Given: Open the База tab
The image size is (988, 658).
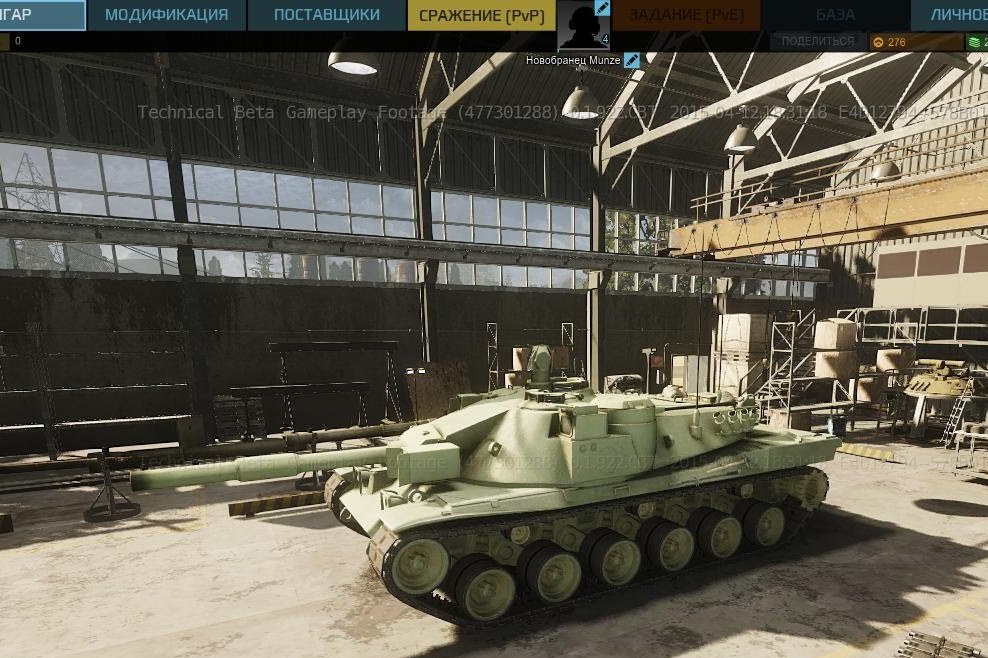Looking at the screenshot, I should point(835,15).
